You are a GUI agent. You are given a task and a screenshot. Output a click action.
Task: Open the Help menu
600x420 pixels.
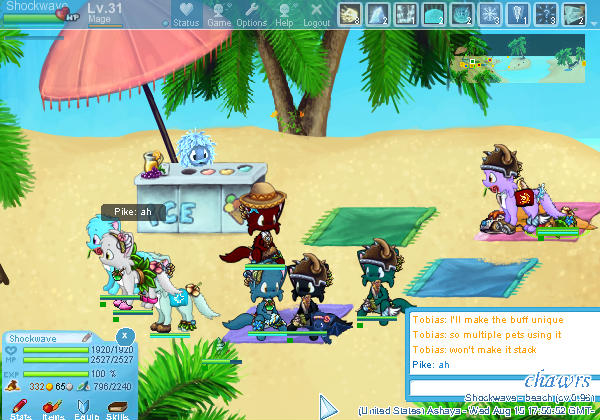coord(284,14)
